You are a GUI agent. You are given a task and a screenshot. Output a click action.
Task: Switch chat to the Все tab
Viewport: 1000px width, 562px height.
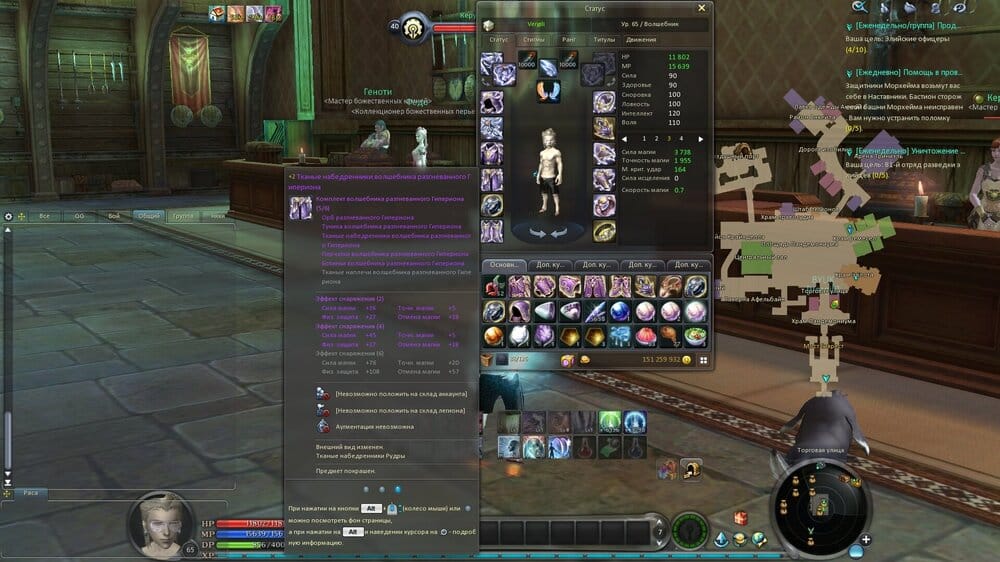(x=44, y=216)
